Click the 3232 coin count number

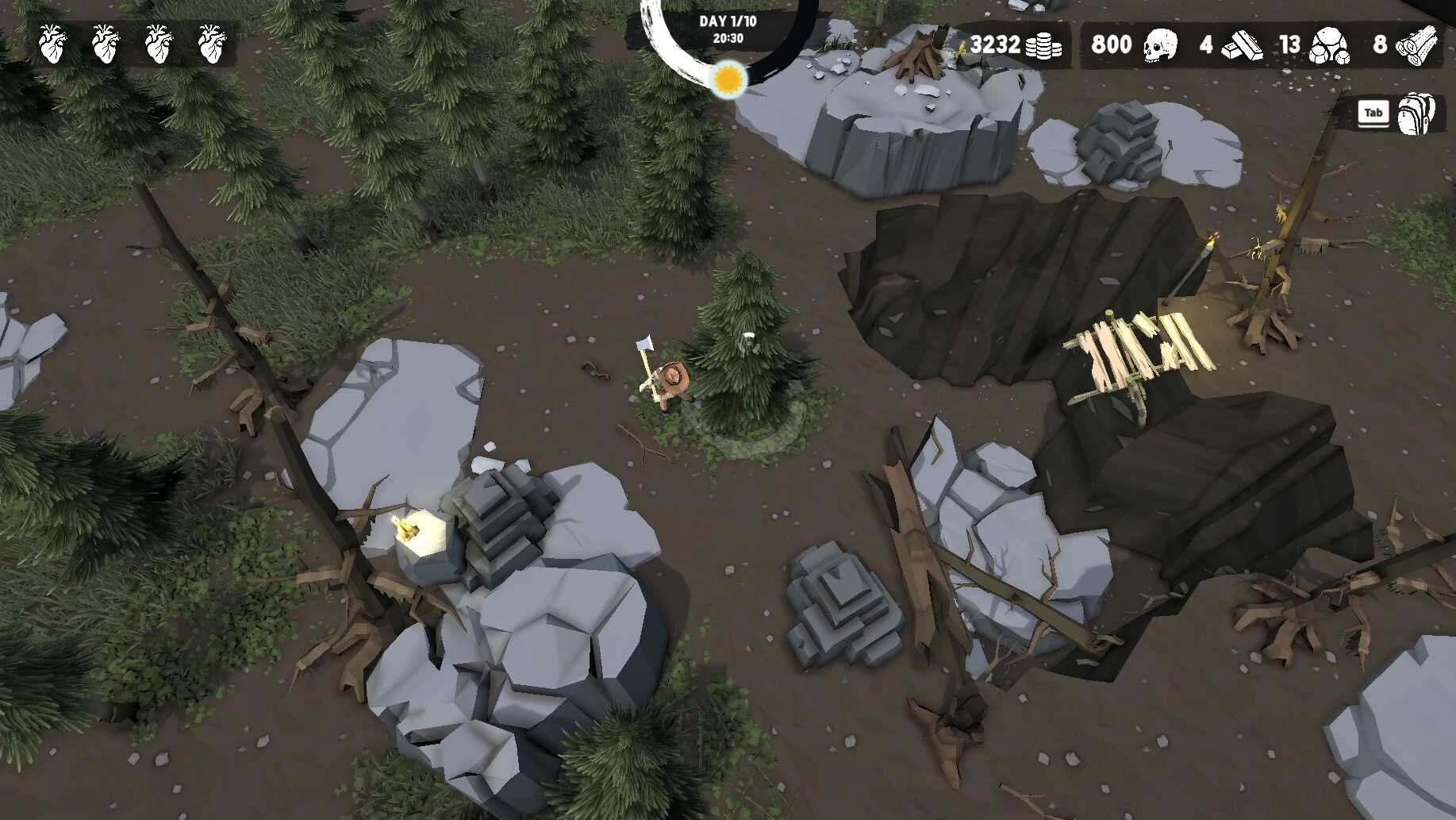click(994, 45)
